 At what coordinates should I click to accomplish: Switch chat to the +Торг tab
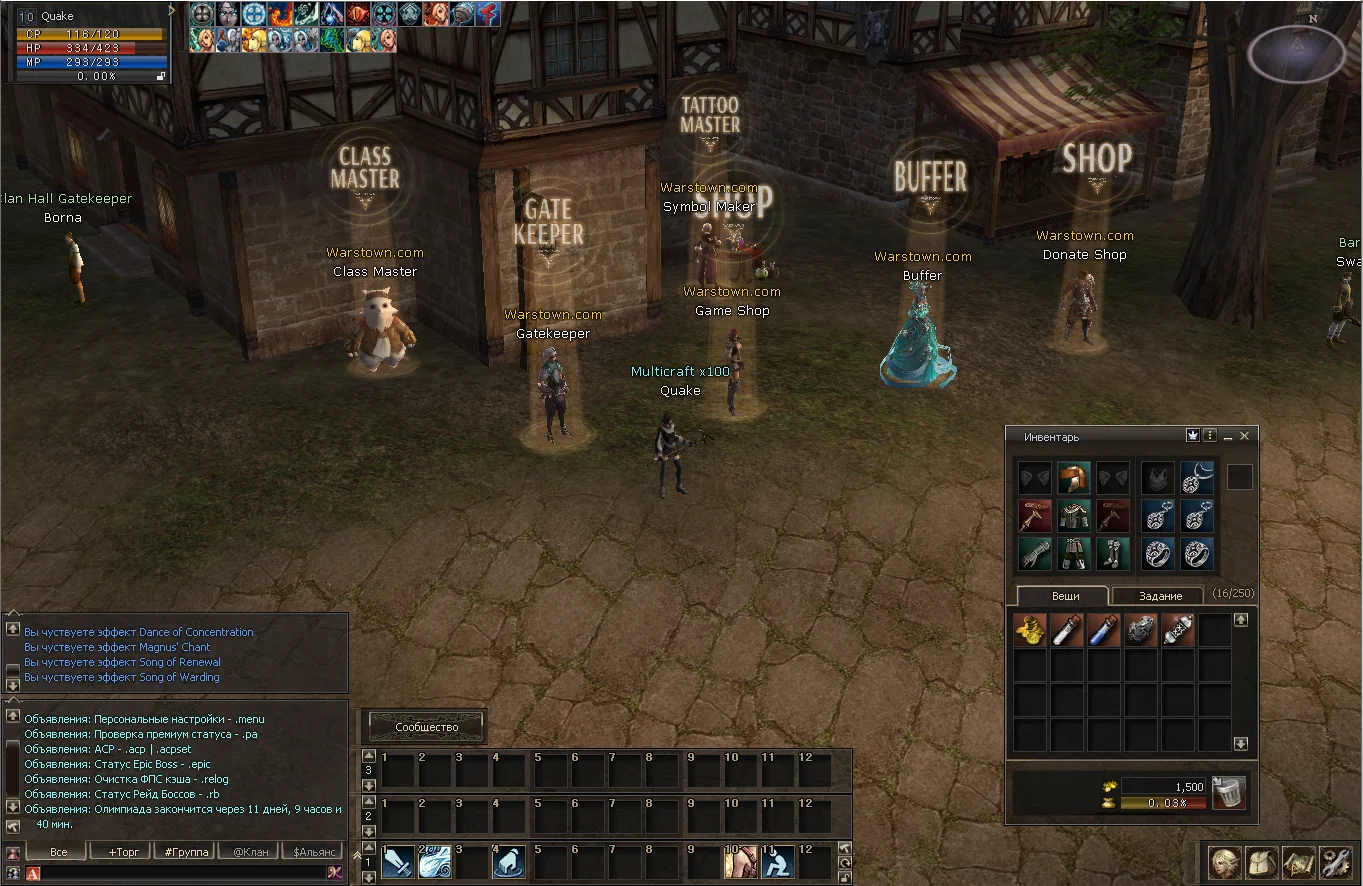[x=116, y=852]
